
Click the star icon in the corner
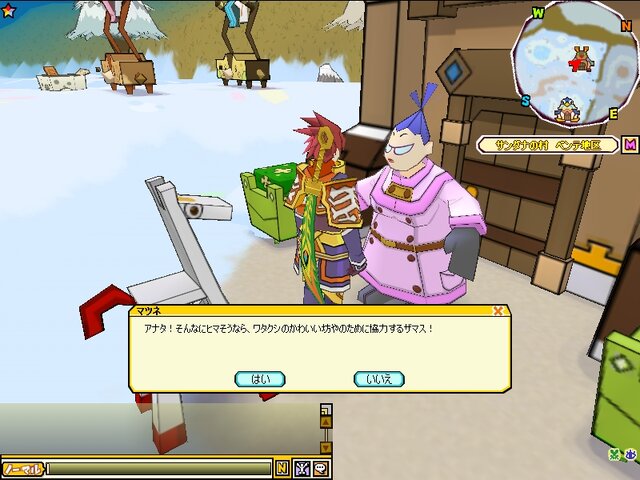(8, 9)
